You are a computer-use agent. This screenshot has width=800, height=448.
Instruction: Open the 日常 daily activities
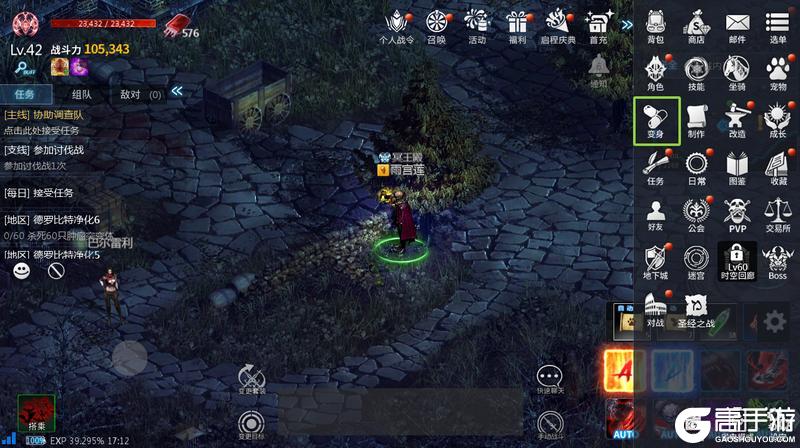pos(696,167)
